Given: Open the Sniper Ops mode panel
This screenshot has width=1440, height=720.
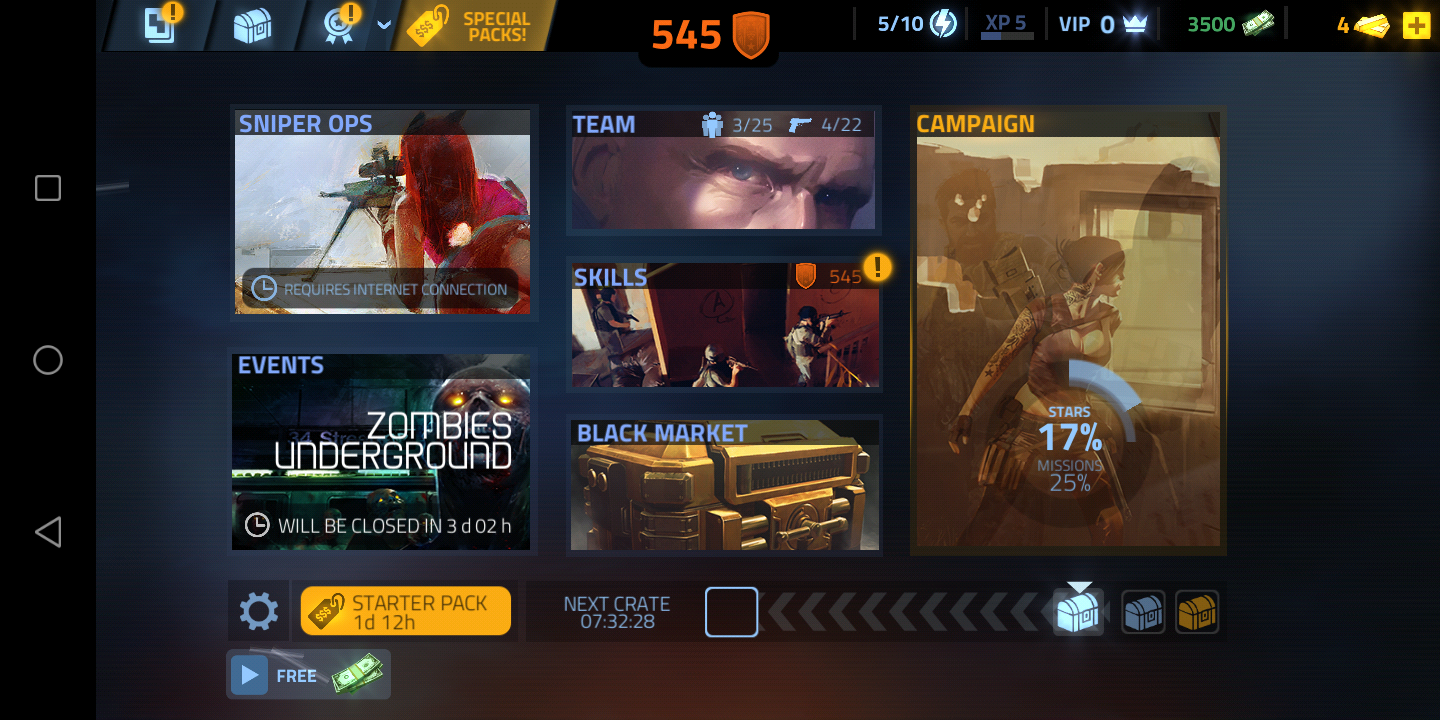Looking at the screenshot, I should [x=382, y=212].
